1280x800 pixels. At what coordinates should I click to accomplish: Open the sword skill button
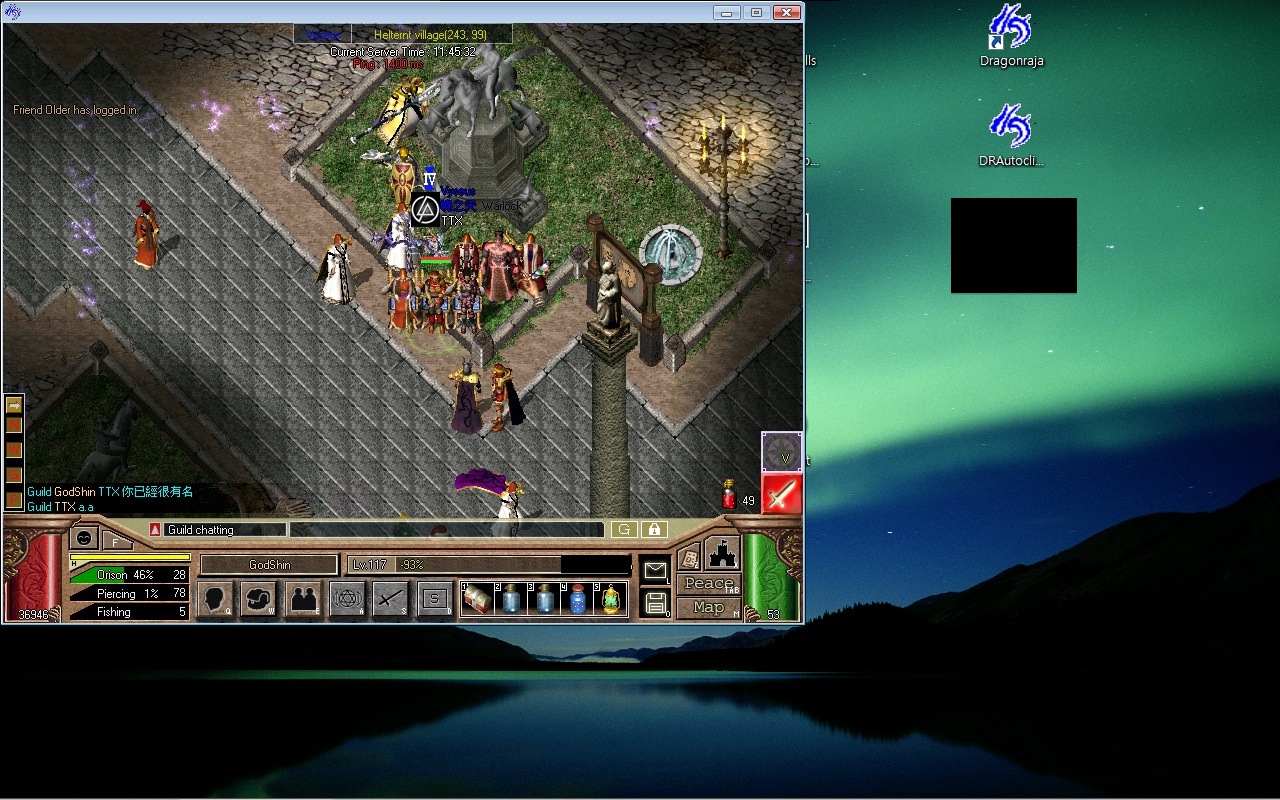point(390,599)
